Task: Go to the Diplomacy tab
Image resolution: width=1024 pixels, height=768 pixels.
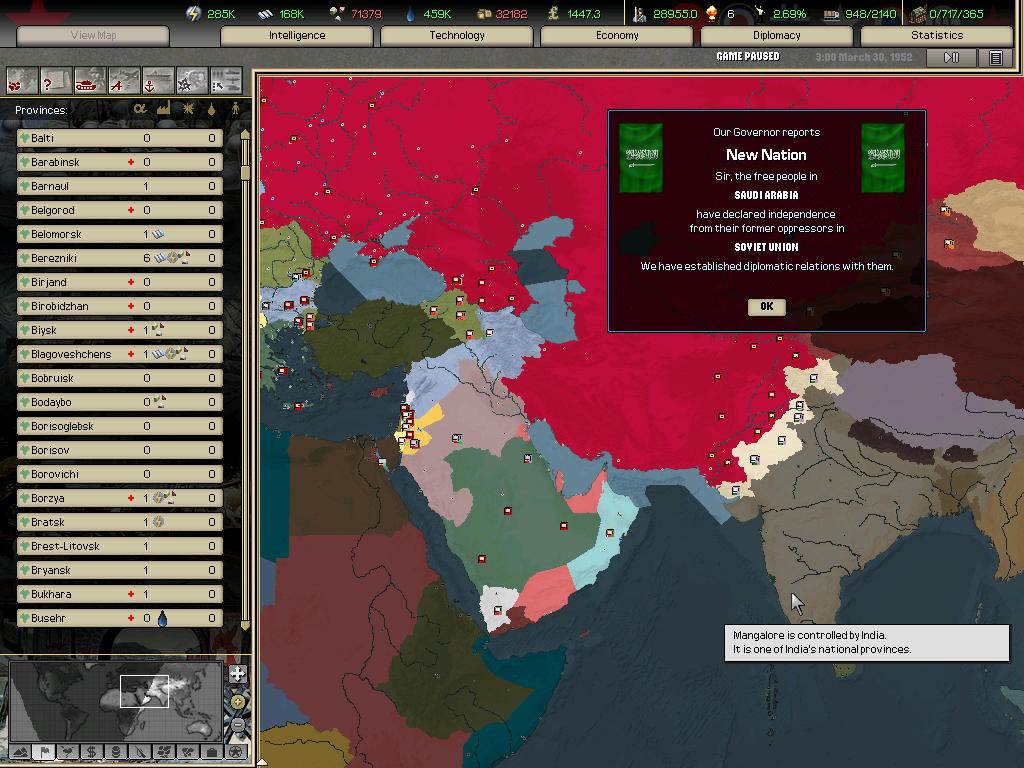Action: pos(777,36)
